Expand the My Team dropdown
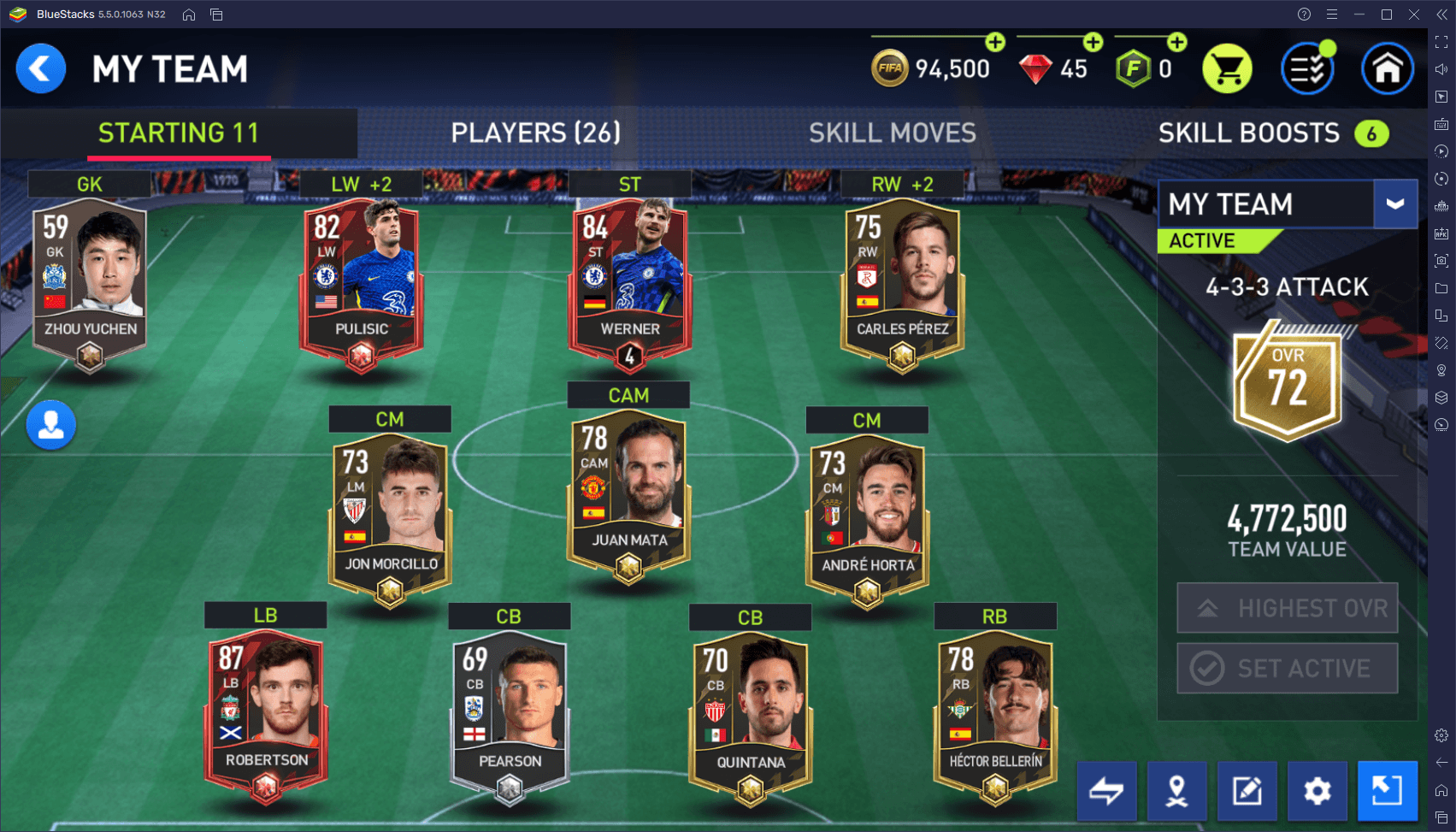Image resolution: width=1456 pixels, height=832 pixels. click(x=1394, y=204)
